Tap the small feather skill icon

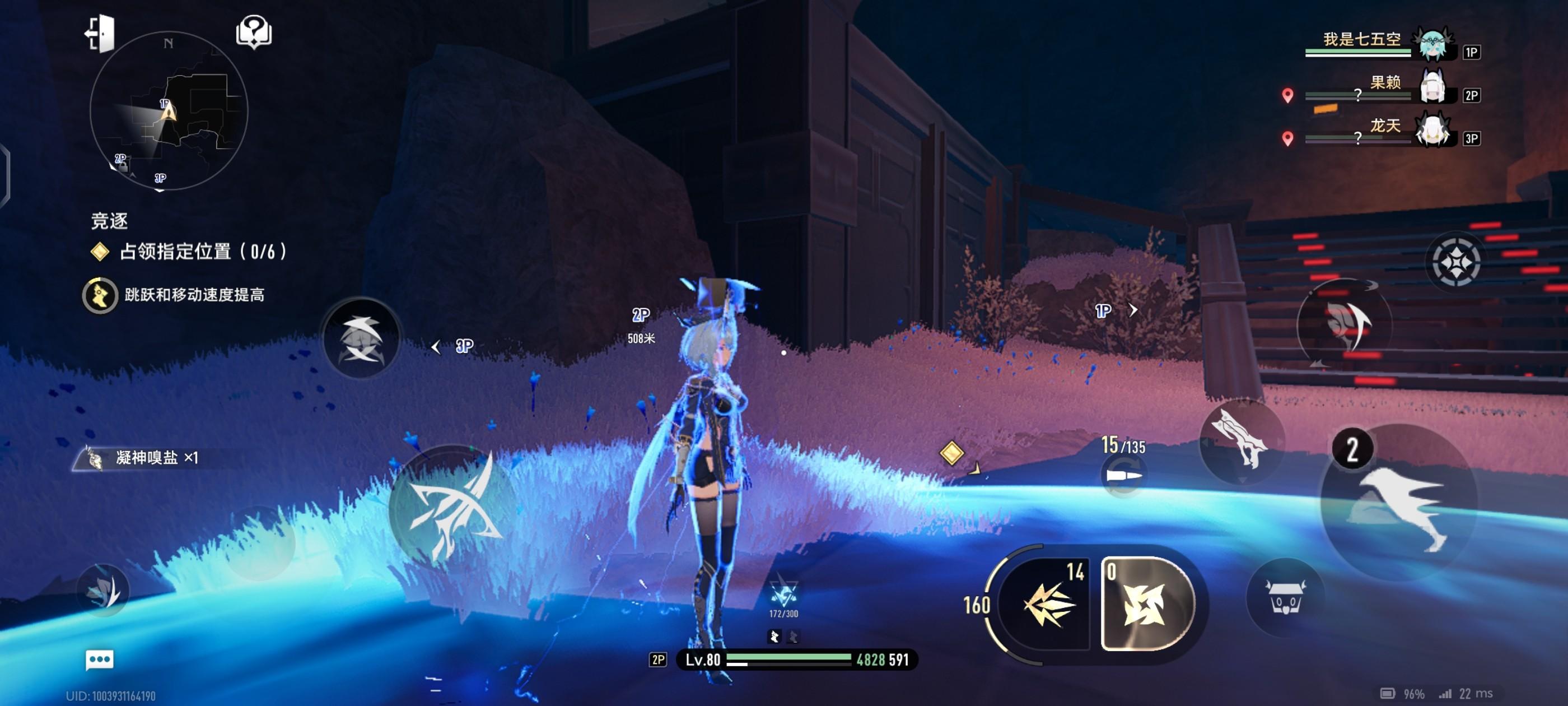[104, 589]
